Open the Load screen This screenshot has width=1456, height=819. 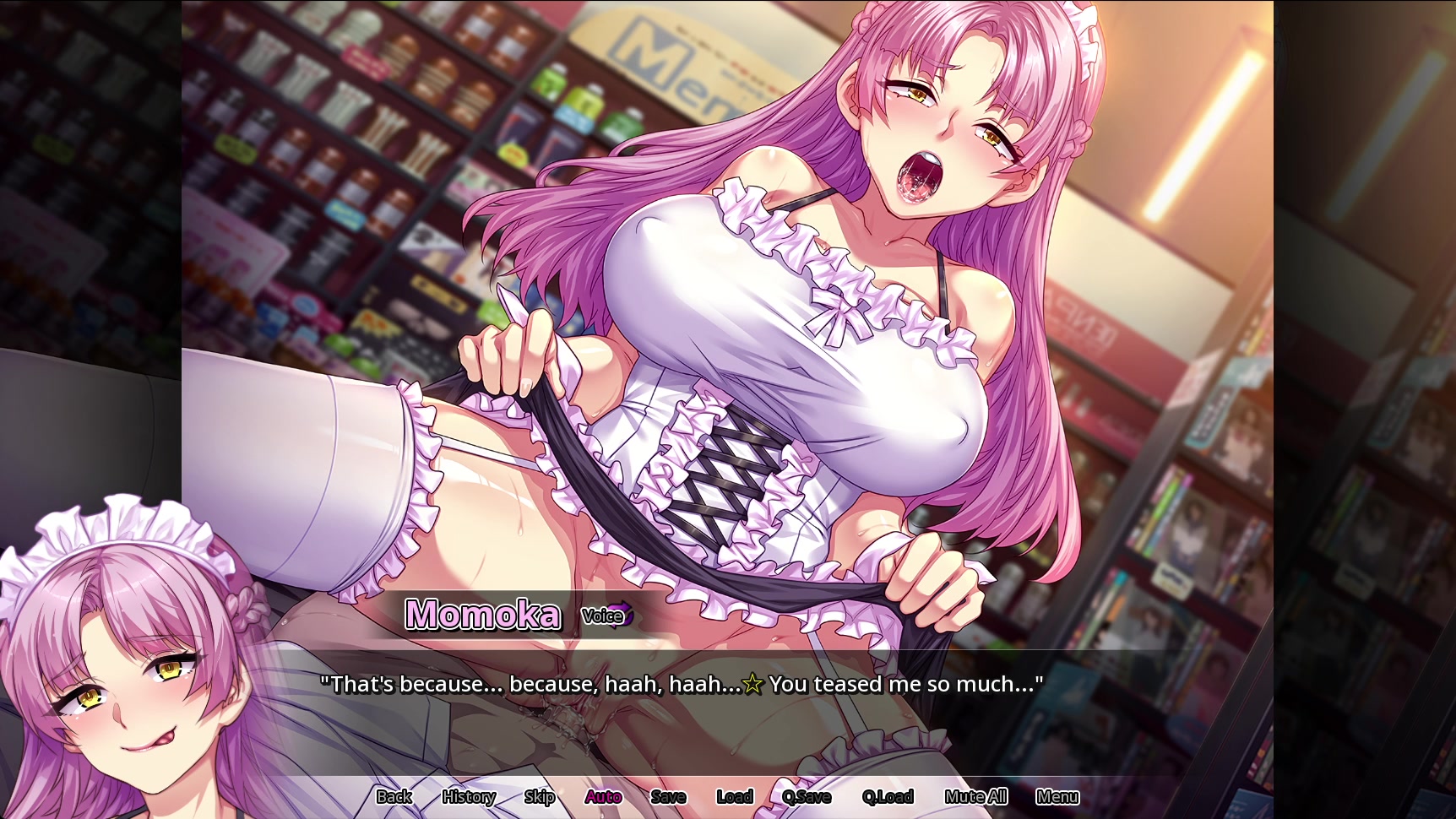(x=734, y=796)
